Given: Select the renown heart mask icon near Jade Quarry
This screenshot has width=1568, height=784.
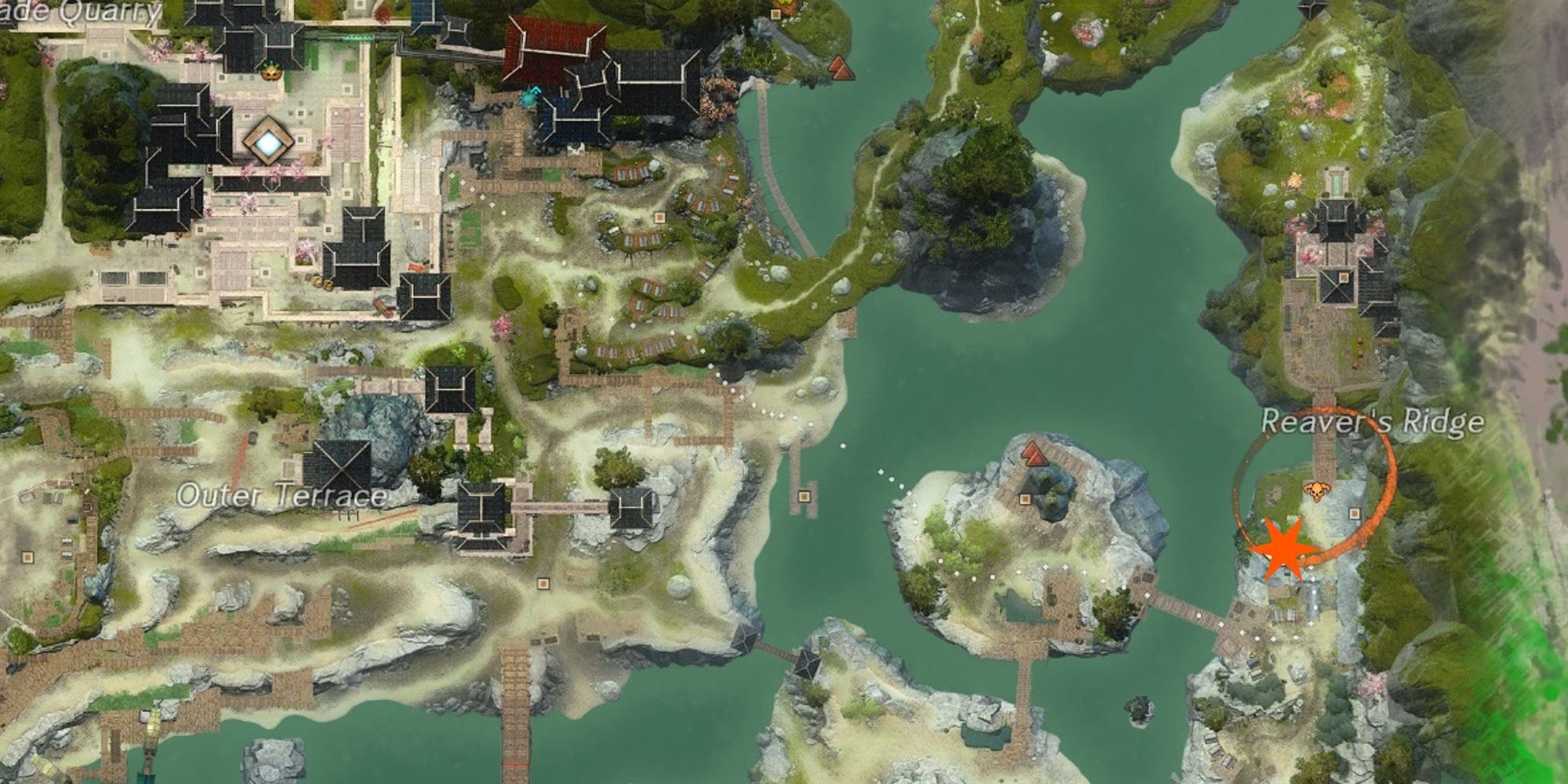Looking at the screenshot, I should (x=270, y=69).
